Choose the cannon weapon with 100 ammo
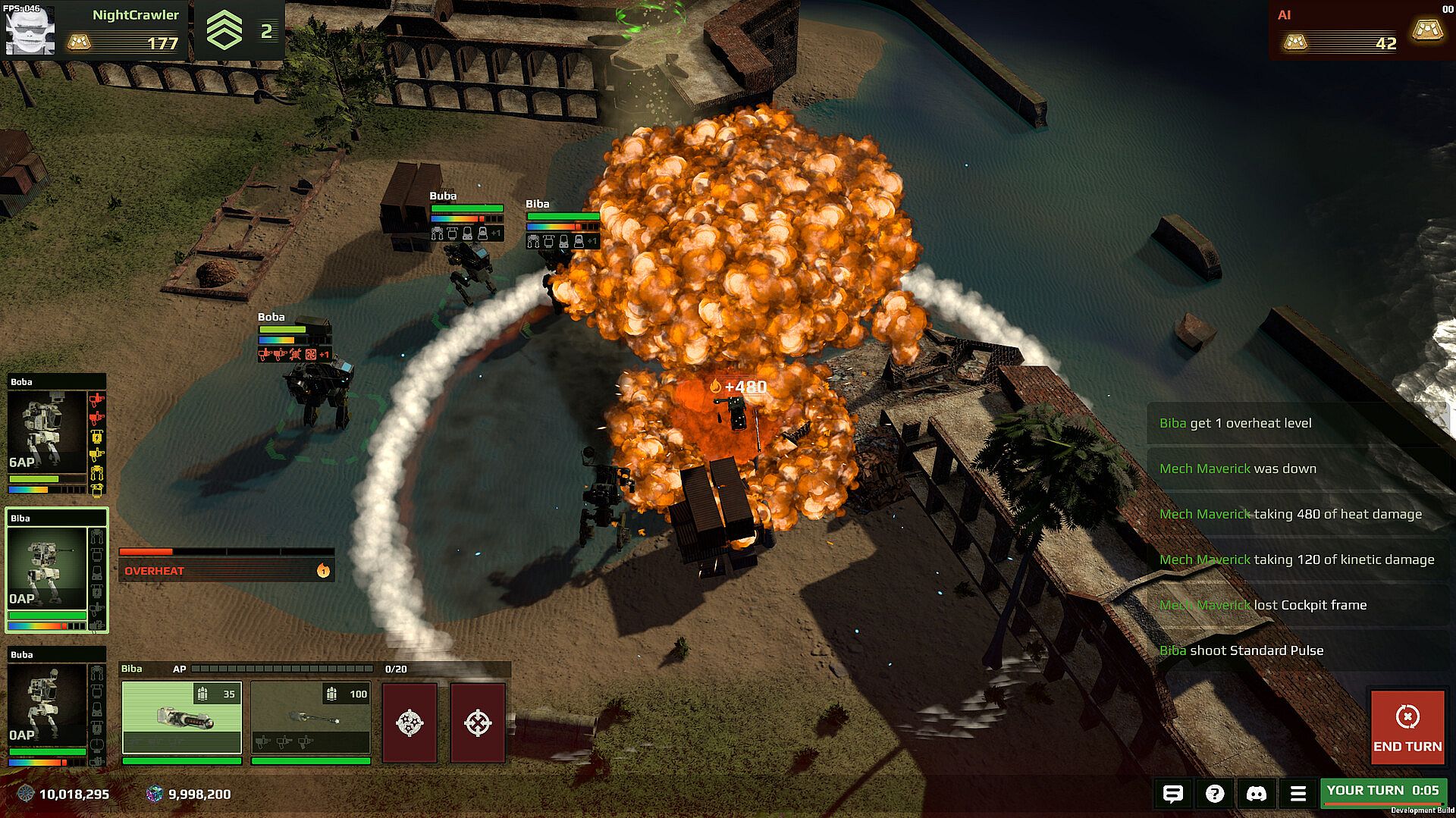This screenshot has width=1456, height=818. [311, 717]
